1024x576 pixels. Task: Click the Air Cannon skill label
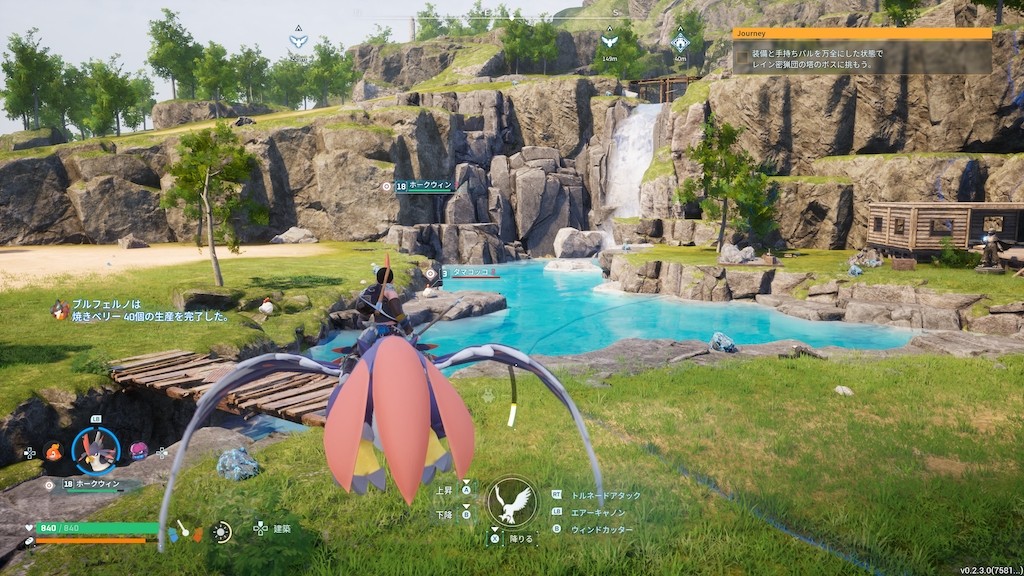tap(600, 512)
